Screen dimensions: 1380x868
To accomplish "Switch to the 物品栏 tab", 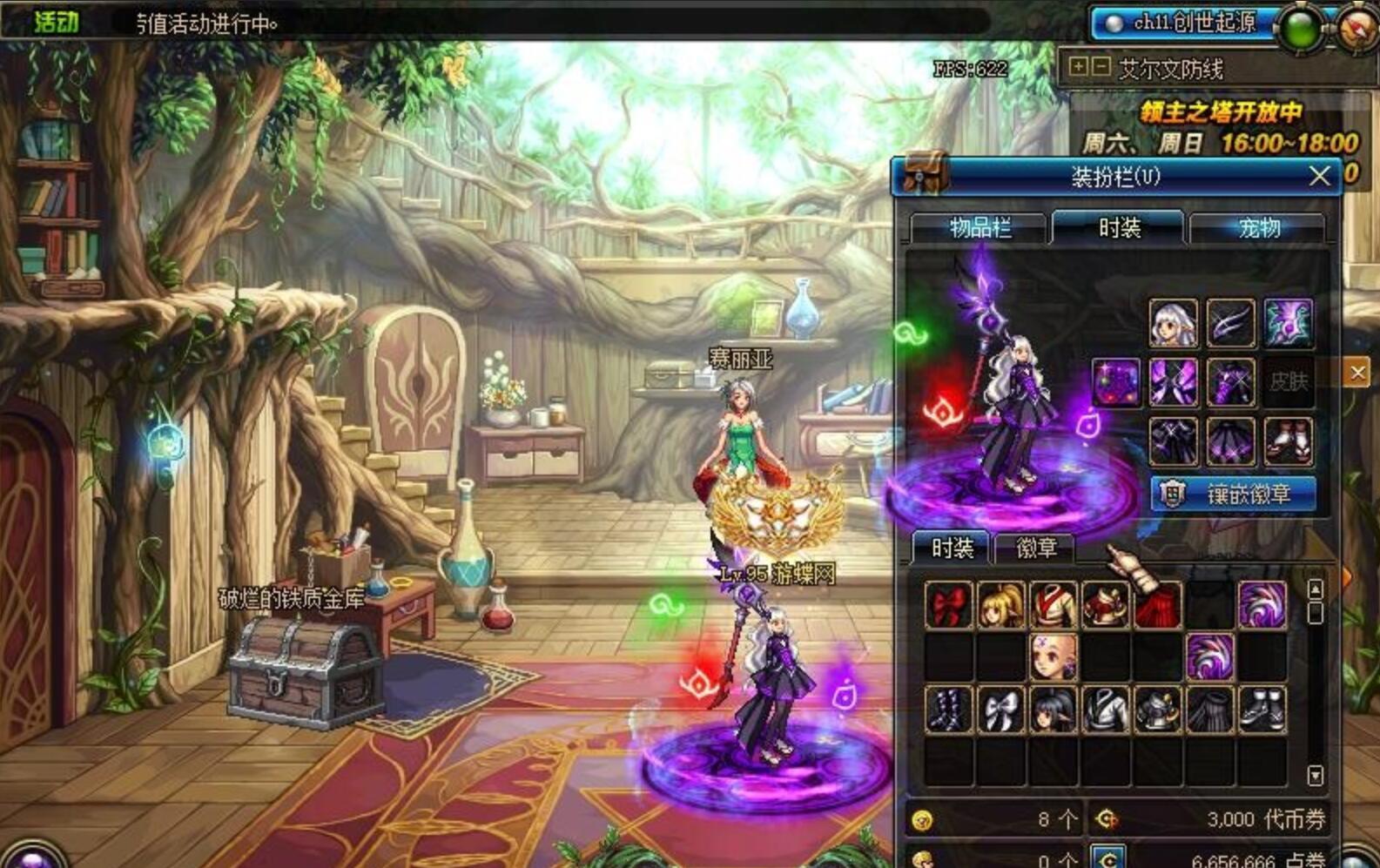I will click(x=979, y=228).
